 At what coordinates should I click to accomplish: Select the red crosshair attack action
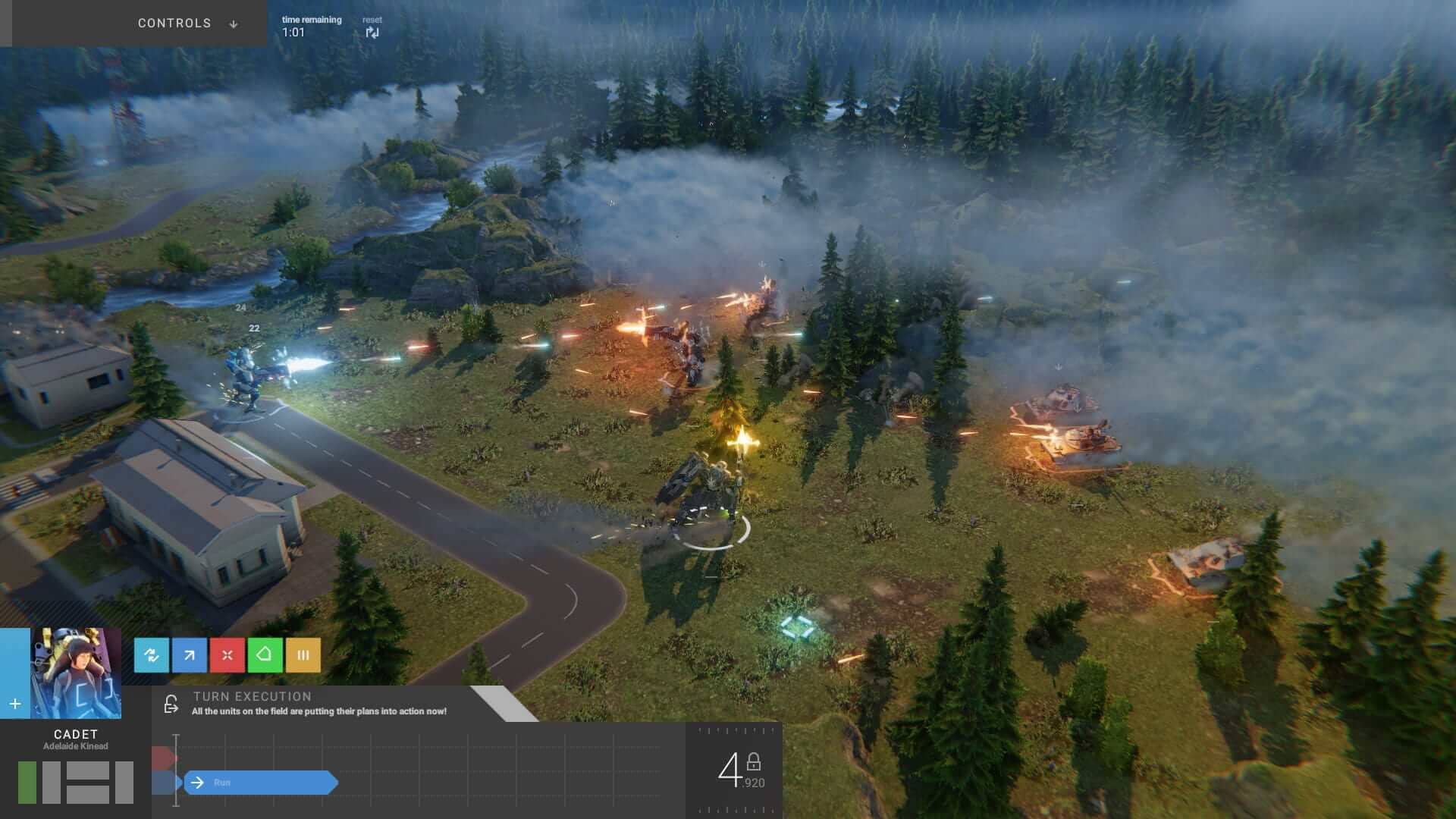click(227, 655)
